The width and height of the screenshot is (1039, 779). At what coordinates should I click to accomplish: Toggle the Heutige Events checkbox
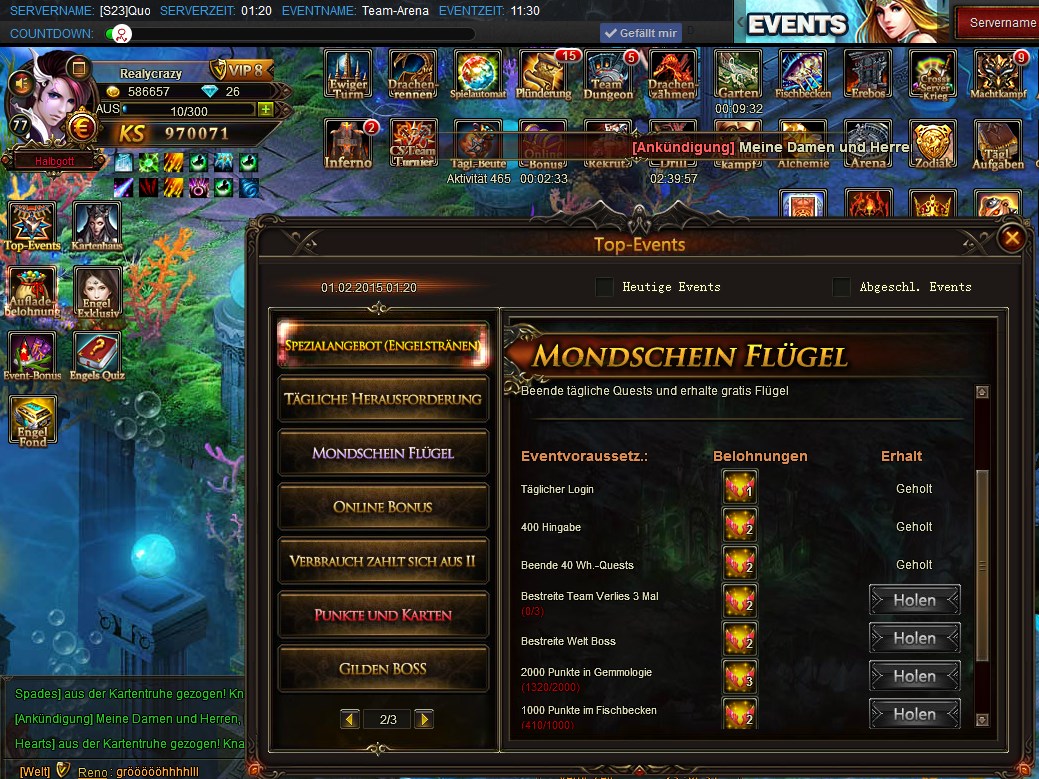coord(604,287)
